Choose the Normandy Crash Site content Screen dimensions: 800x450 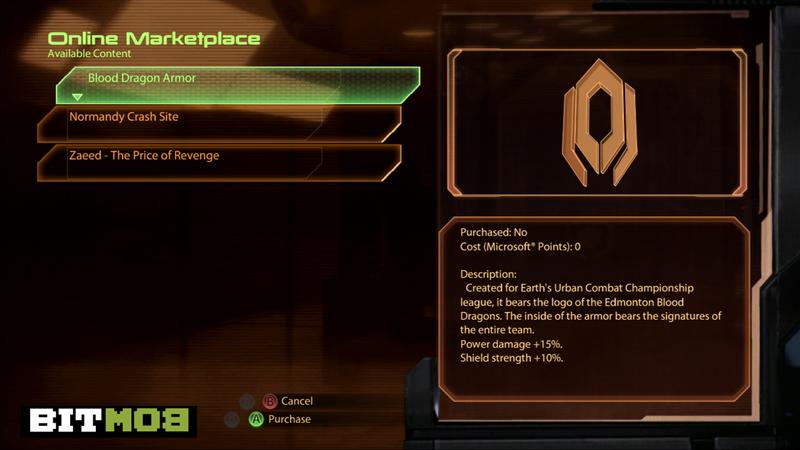220,119
